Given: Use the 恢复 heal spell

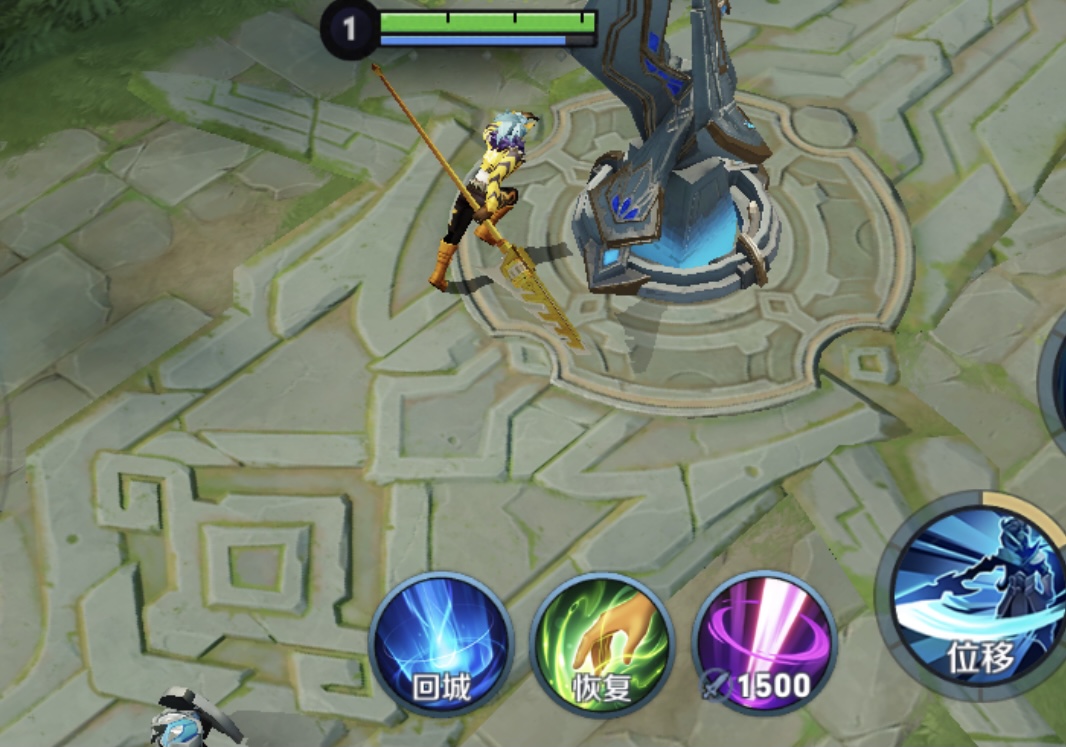Looking at the screenshot, I should coord(602,645).
